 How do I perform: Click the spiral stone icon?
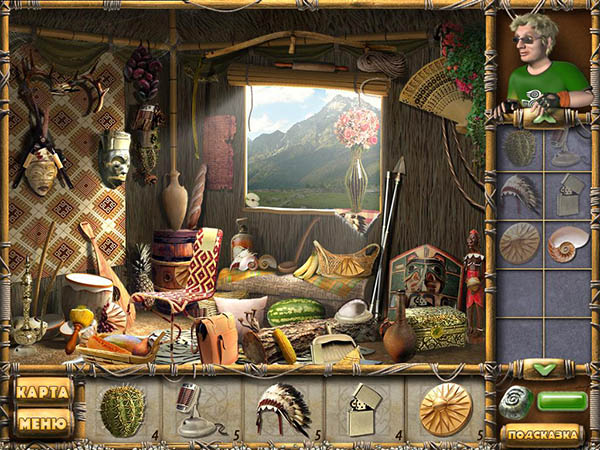(517, 403)
